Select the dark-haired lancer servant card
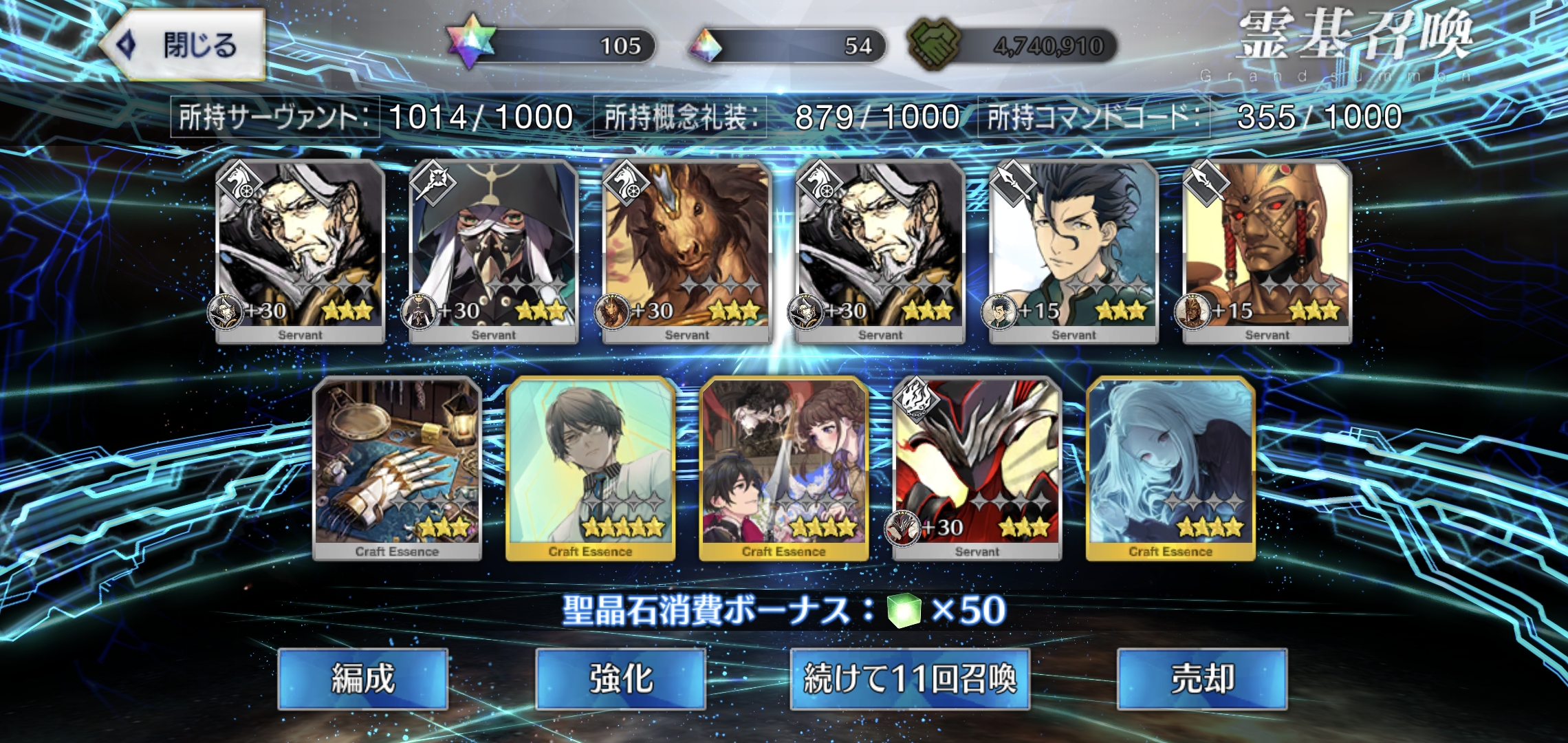This screenshot has height=743, width=1568. [1073, 251]
